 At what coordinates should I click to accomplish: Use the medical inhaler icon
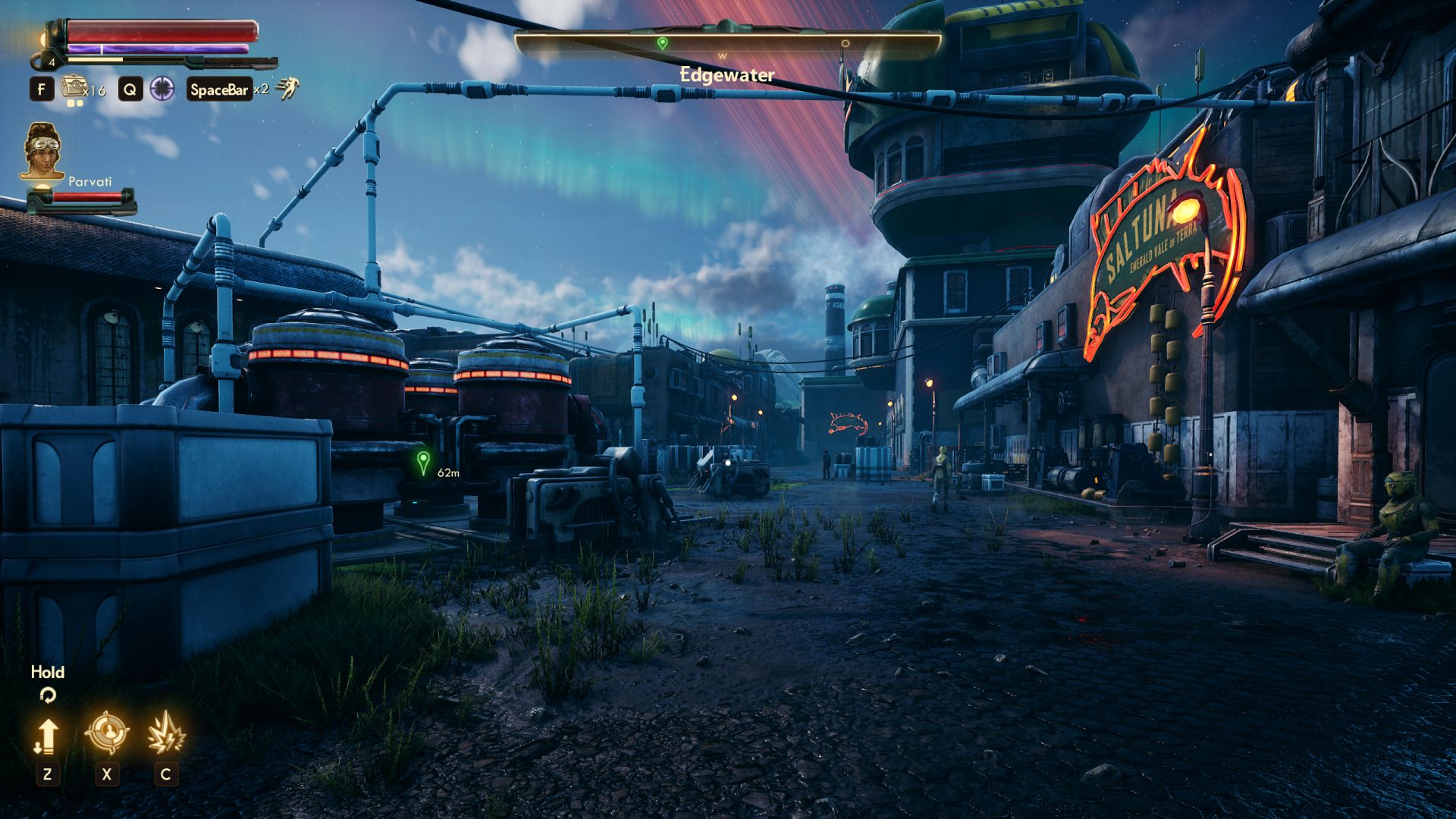tap(74, 89)
